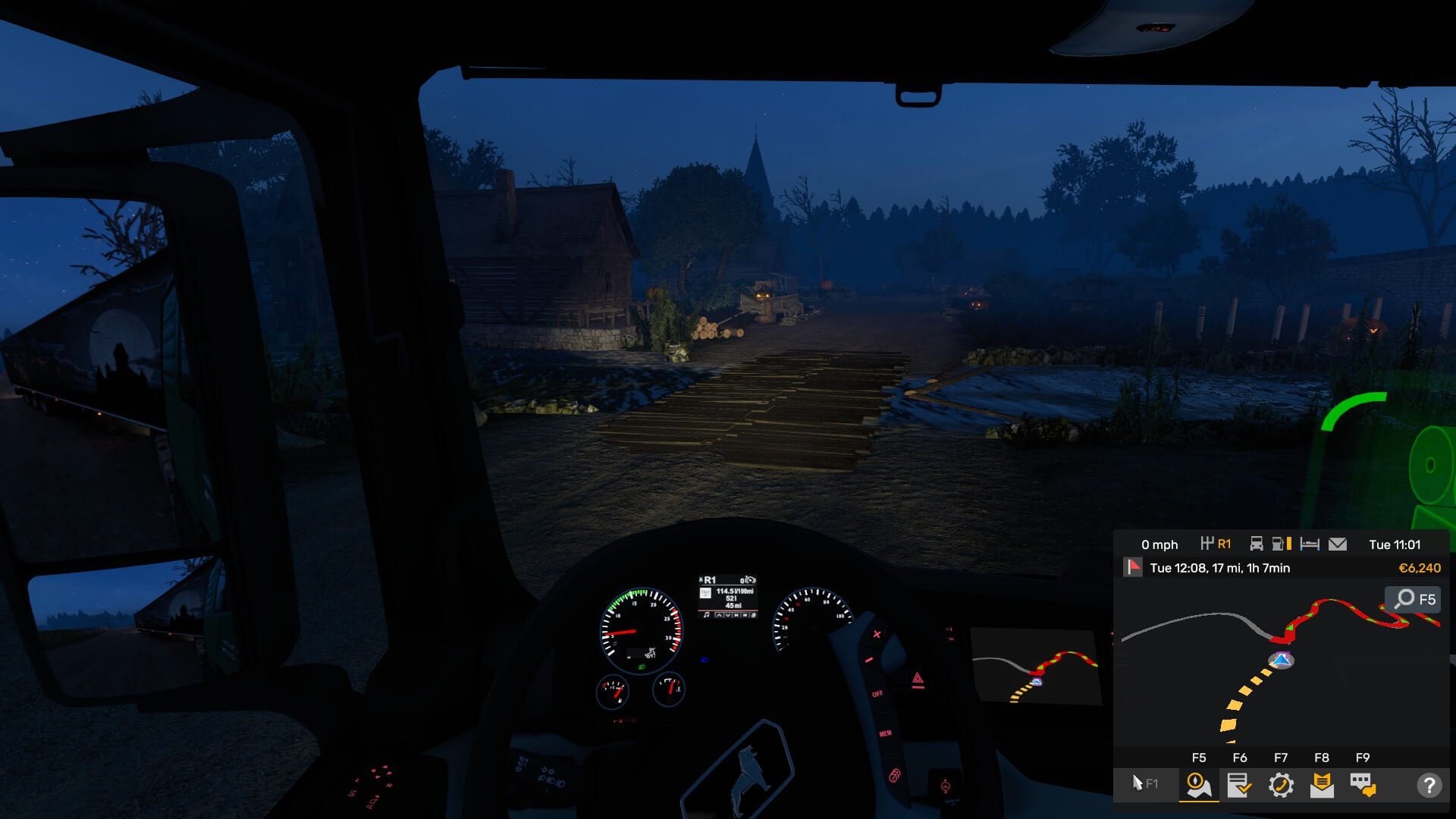Click the red destination flag icon
Viewport: 1456px width, 819px height.
tap(1133, 567)
